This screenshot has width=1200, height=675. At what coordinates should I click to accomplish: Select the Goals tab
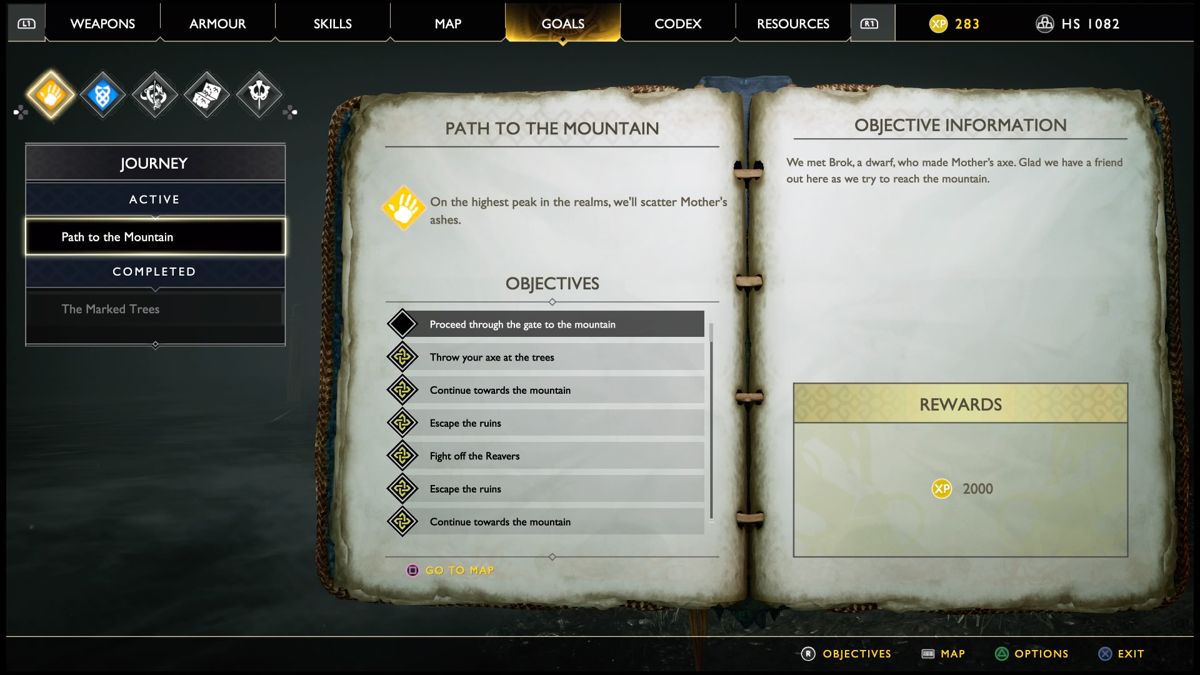click(562, 24)
